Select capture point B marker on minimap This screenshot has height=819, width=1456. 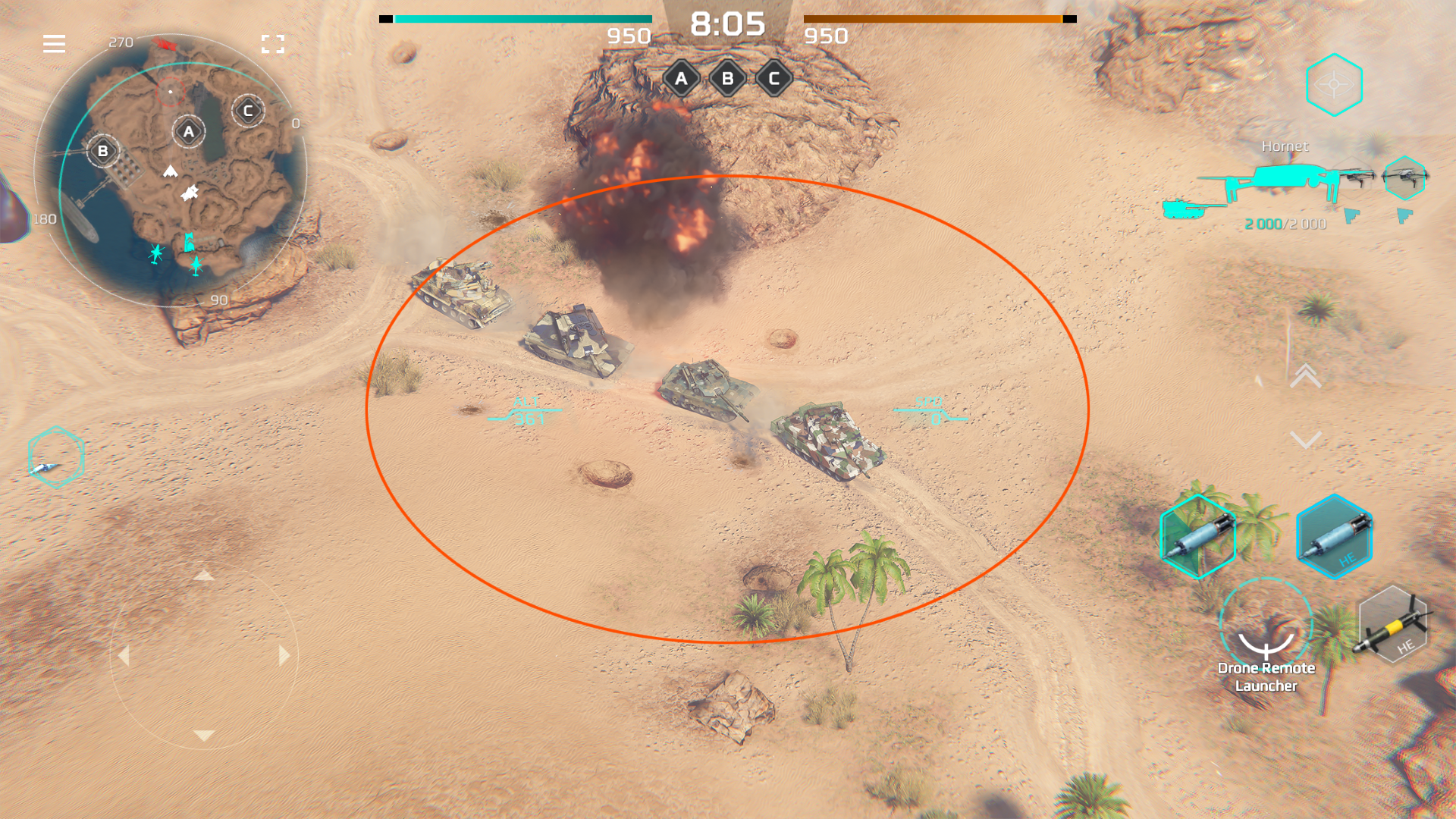103,151
